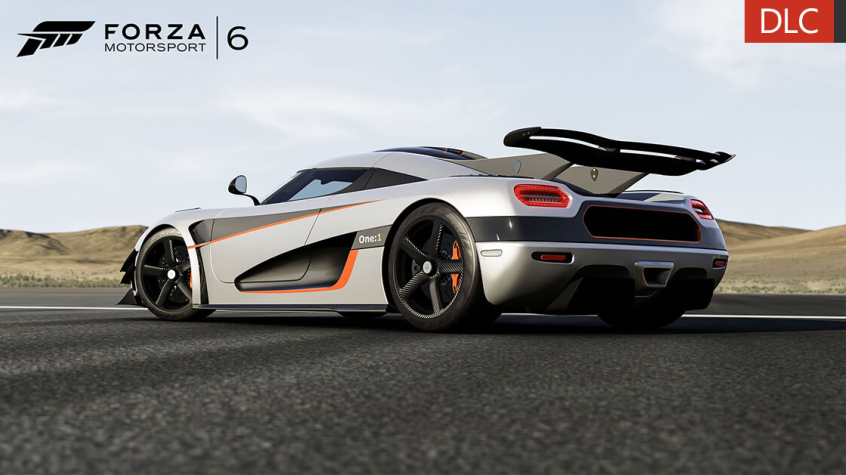Screen dimensions: 846x475
Task: Select the Forza Motorsport 6 logo
Action: click(133, 38)
